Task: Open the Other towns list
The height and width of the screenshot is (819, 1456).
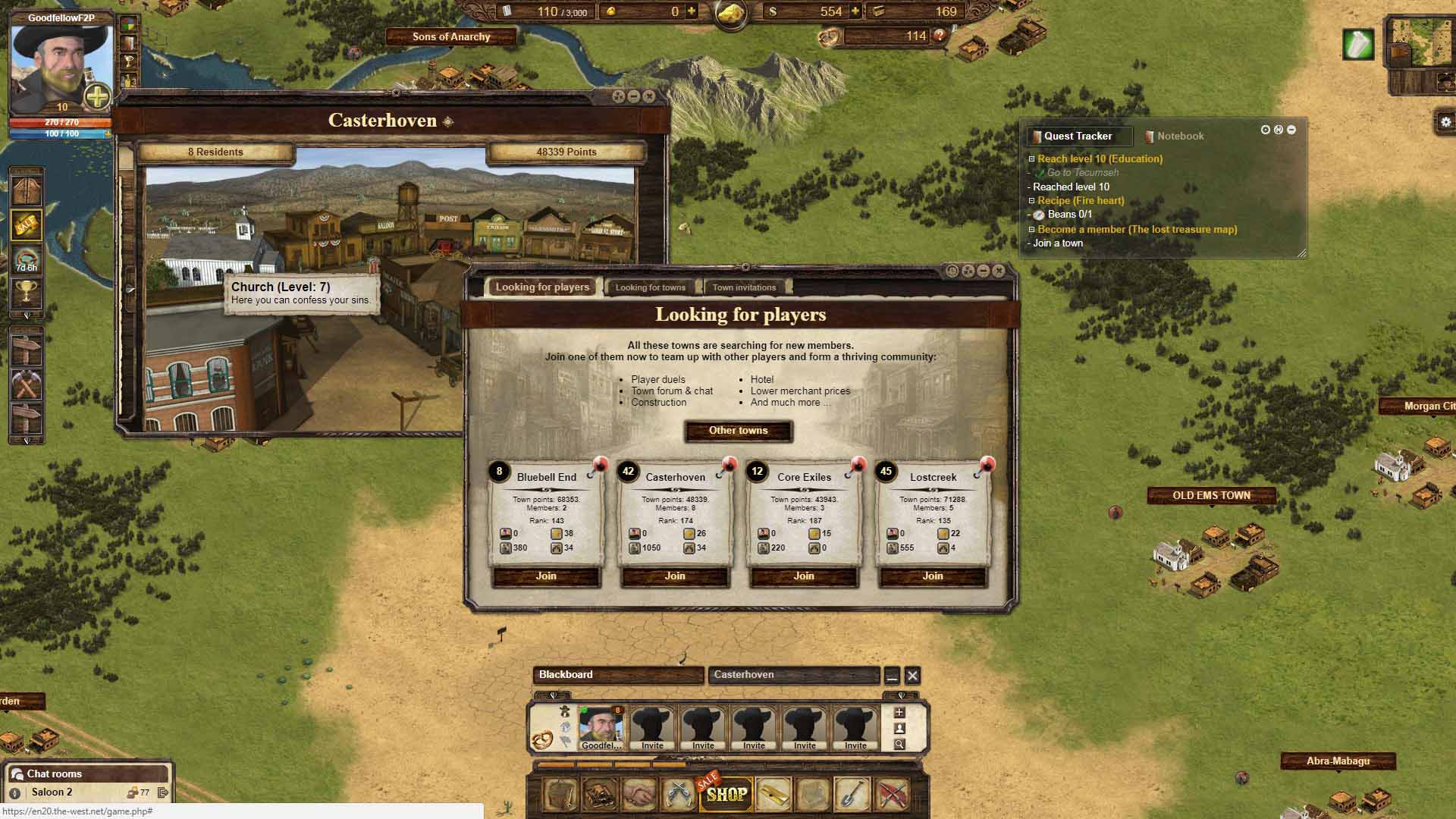Action: tap(738, 431)
